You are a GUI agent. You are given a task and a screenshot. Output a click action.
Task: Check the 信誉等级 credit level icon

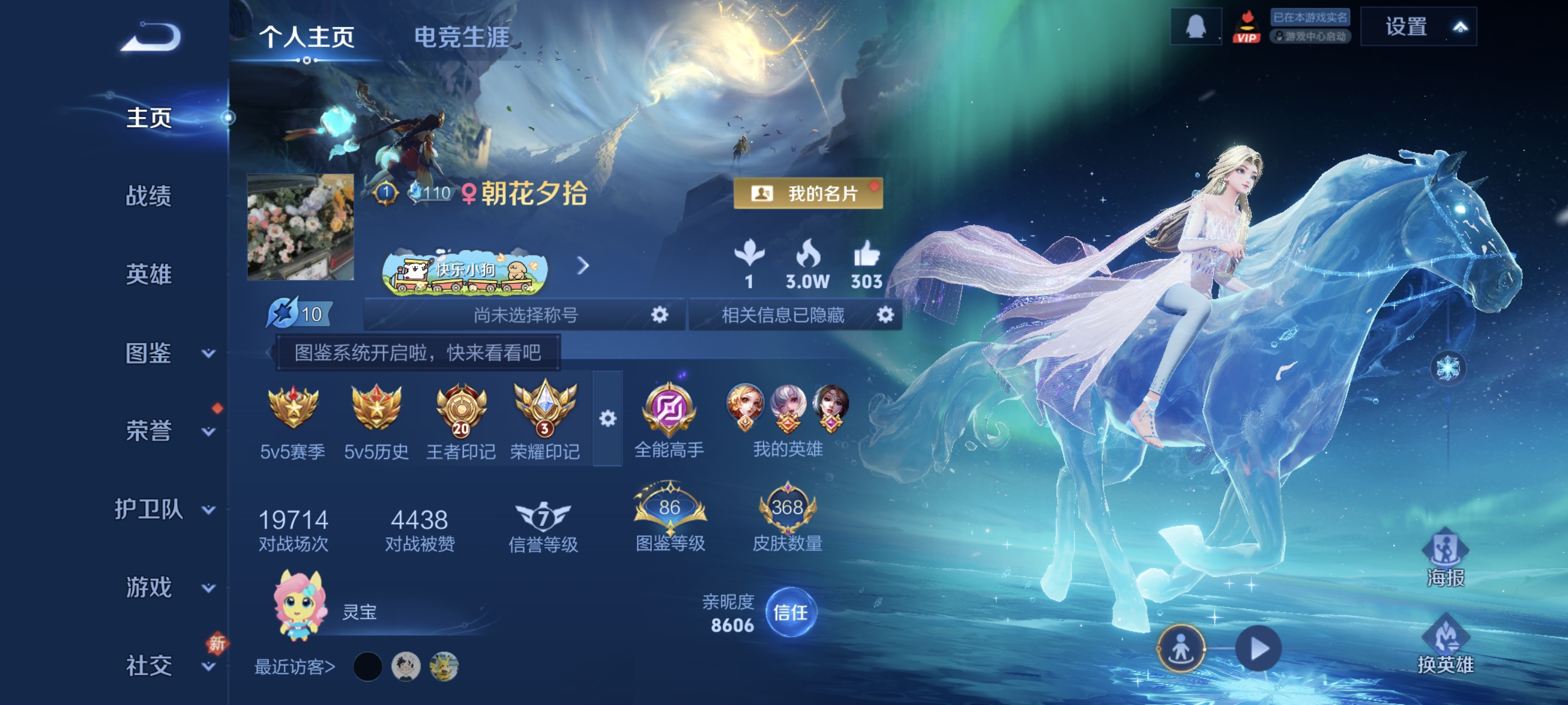[544, 518]
